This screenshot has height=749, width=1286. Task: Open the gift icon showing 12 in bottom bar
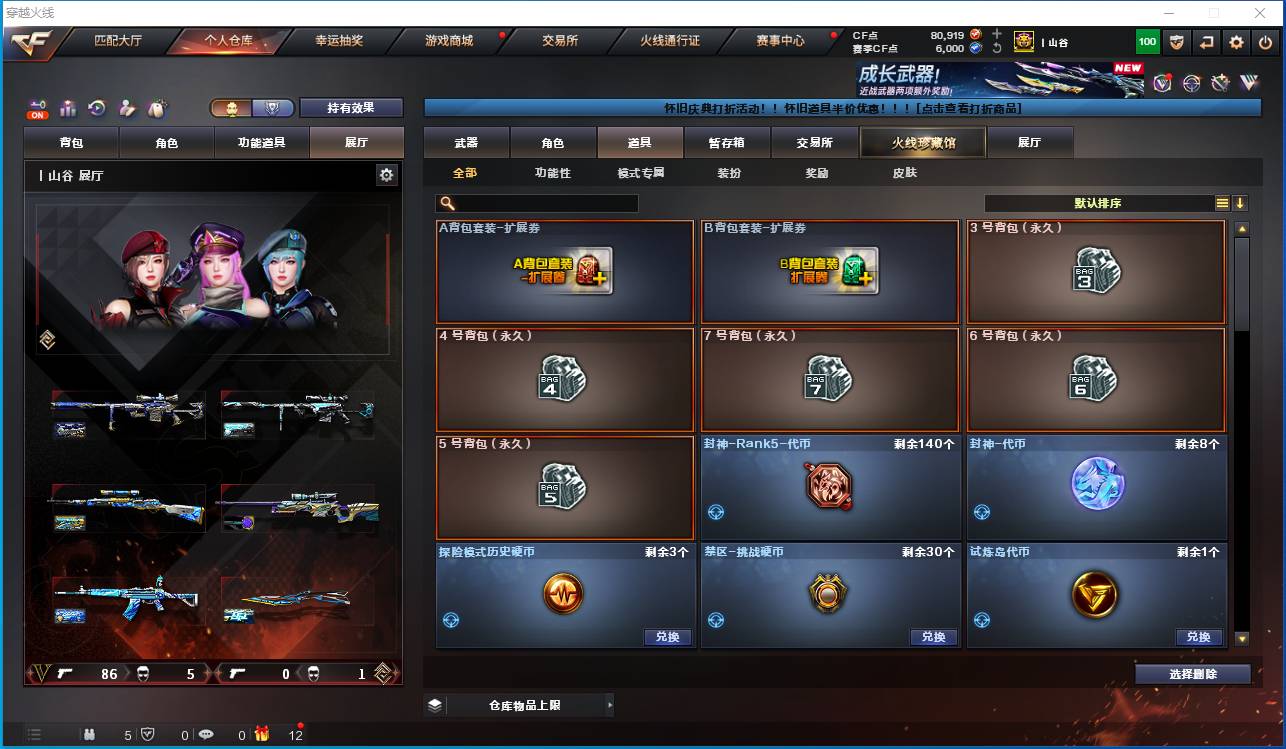coord(262,733)
